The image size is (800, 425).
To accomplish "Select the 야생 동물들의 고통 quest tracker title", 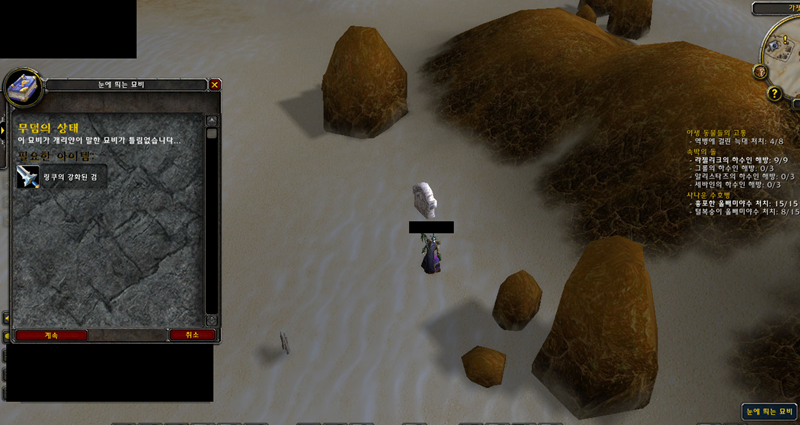I will point(716,132).
